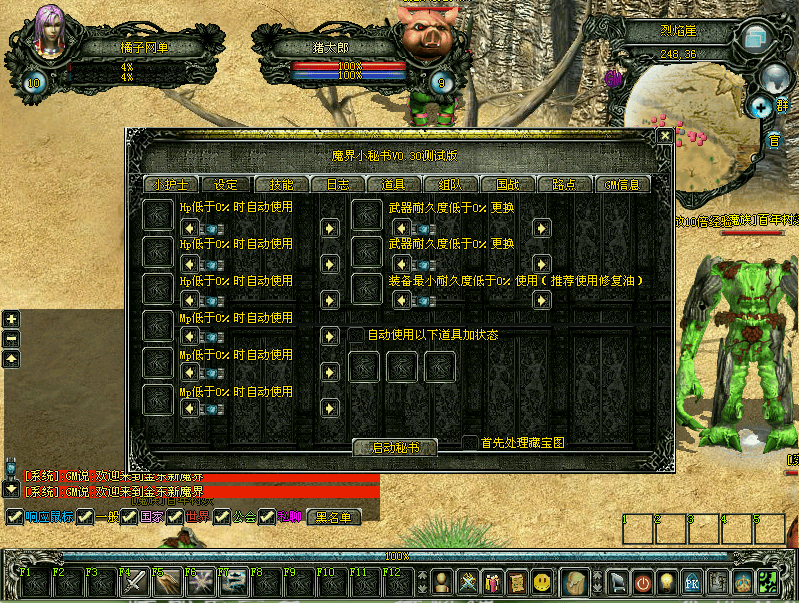This screenshot has height=603, width=799.
Task: Activate the sword skill in slot F4
Action: coord(134,581)
